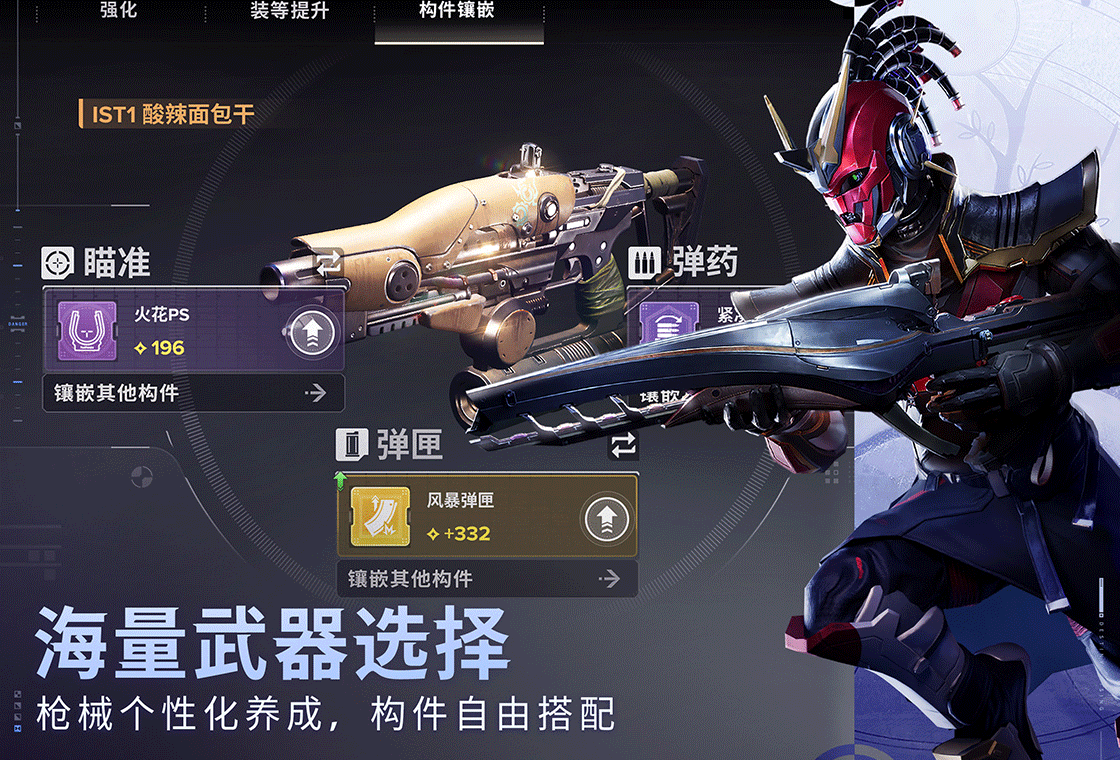This screenshot has height=760, width=1120.
Task: Open the 装等提升 tab
Action: (x=289, y=12)
